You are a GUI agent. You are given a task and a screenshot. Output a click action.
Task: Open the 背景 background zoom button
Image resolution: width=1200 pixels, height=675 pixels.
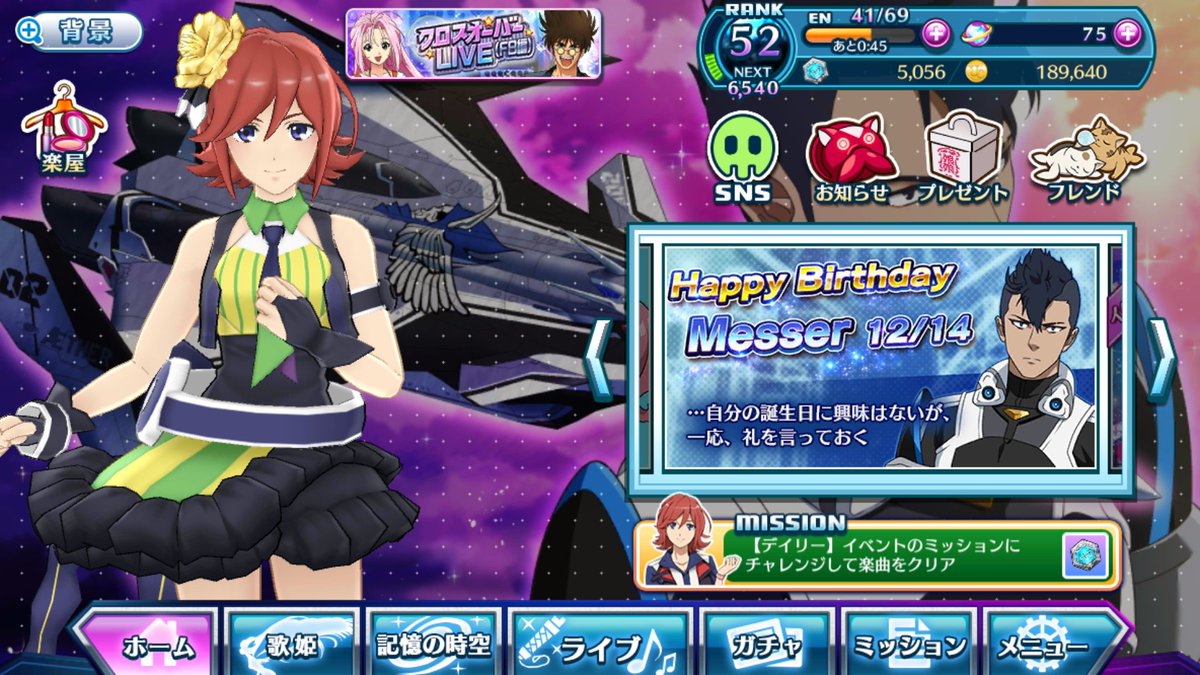[78, 31]
